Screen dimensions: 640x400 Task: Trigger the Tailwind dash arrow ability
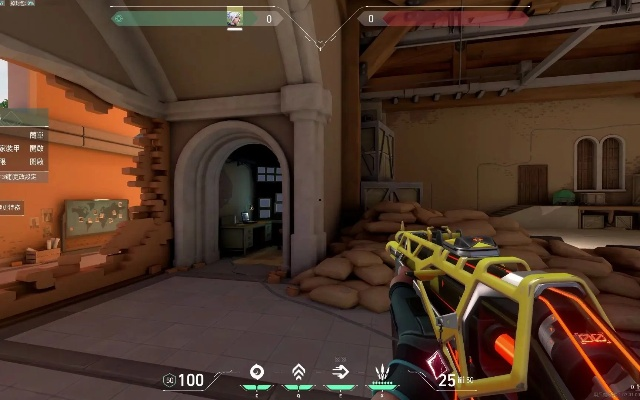pos(340,374)
